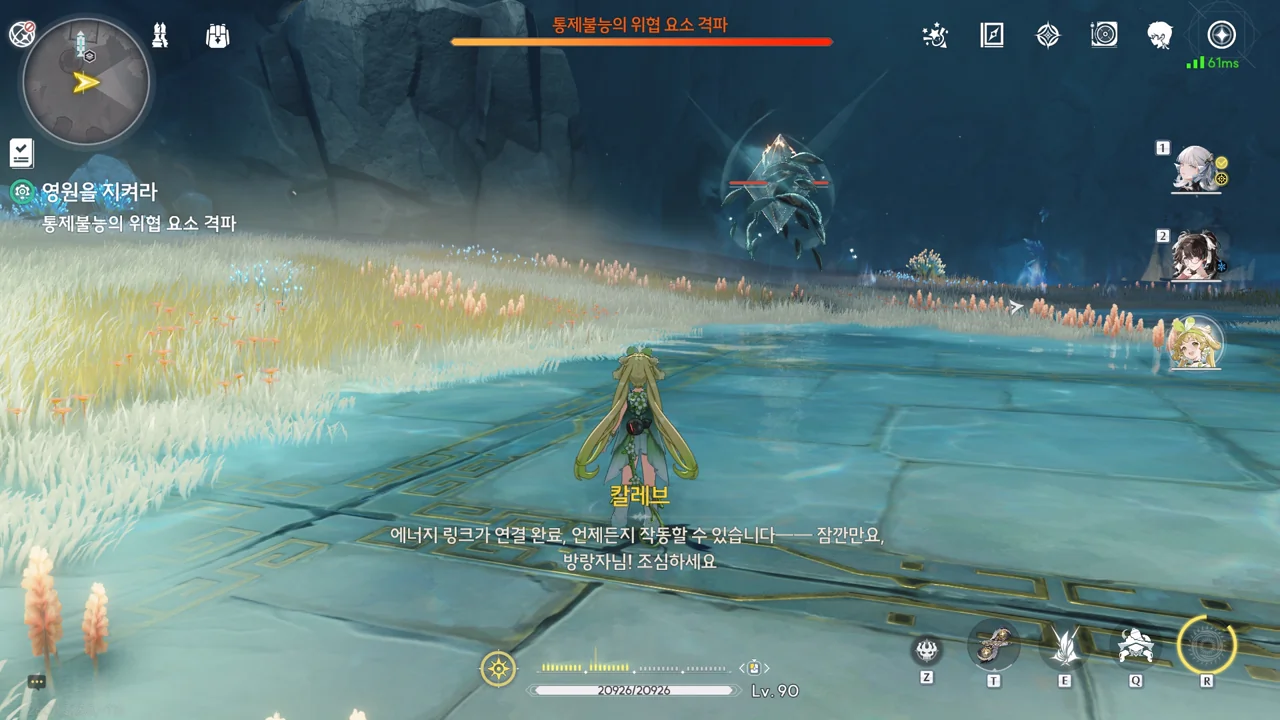Click the globe icon beside the minimap
Image resolution: width=1280 pixels, height=720 pixels.
coord(22,34)
